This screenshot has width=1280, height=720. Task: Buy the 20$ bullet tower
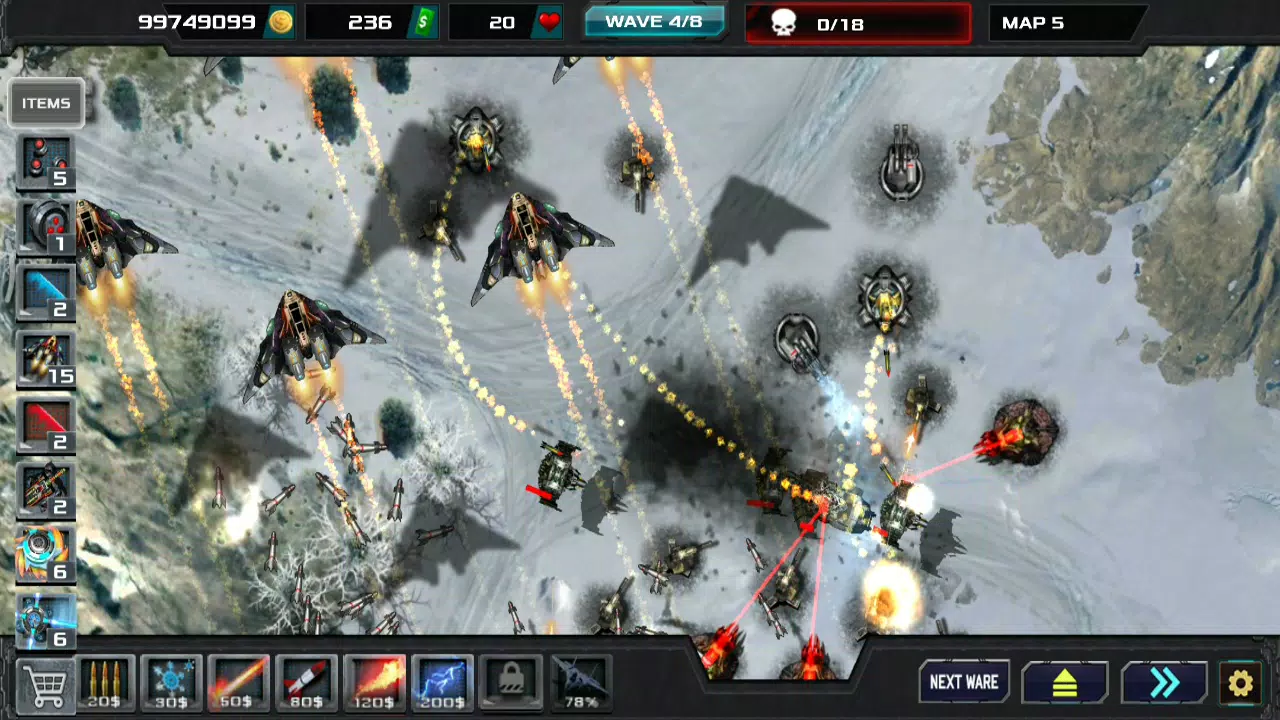105,685
